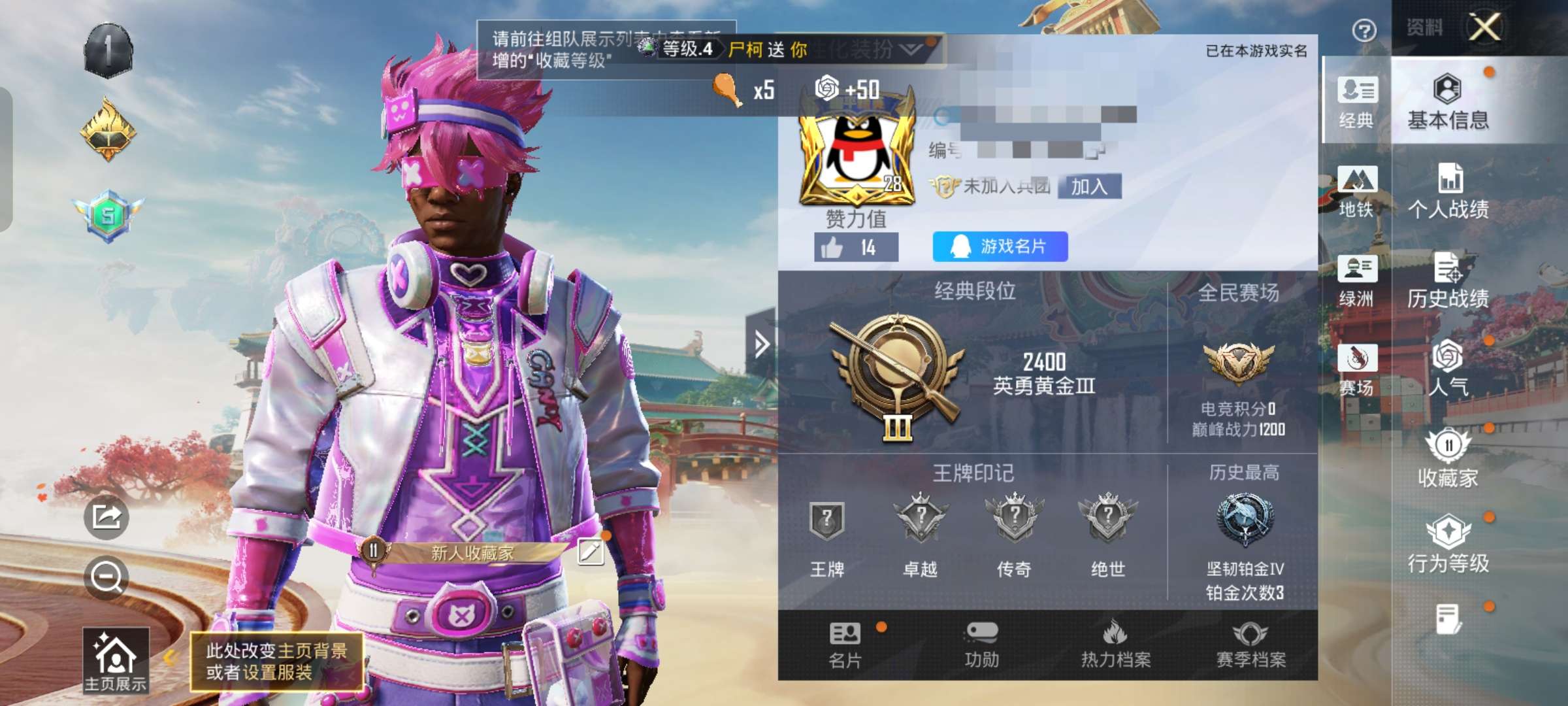The height and width of the screenshot is (706, 1568).
Task: Click the share icon on the left
Action: (x=108, y=516)
